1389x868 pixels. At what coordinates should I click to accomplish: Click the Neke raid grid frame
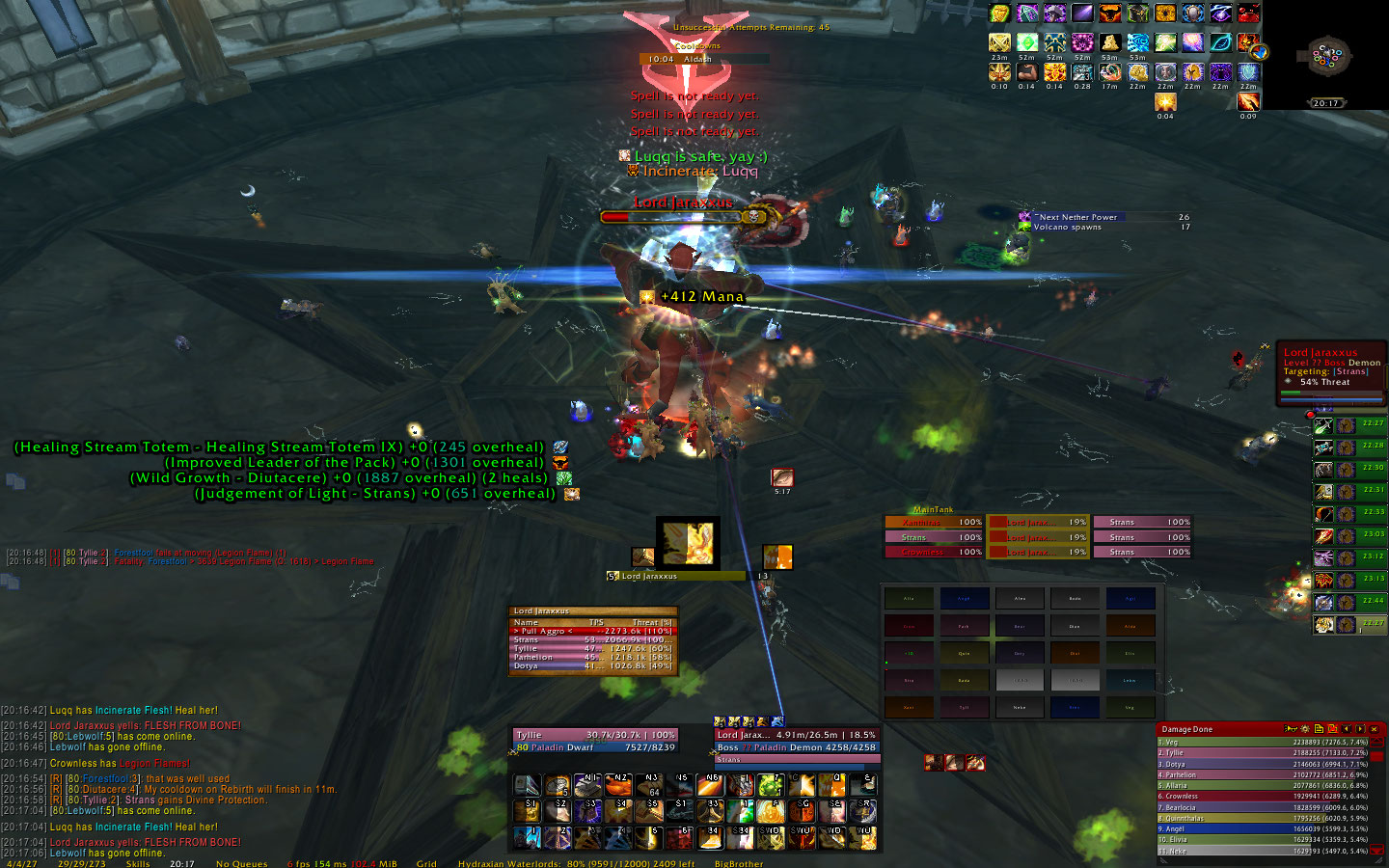coord(1020,707)
